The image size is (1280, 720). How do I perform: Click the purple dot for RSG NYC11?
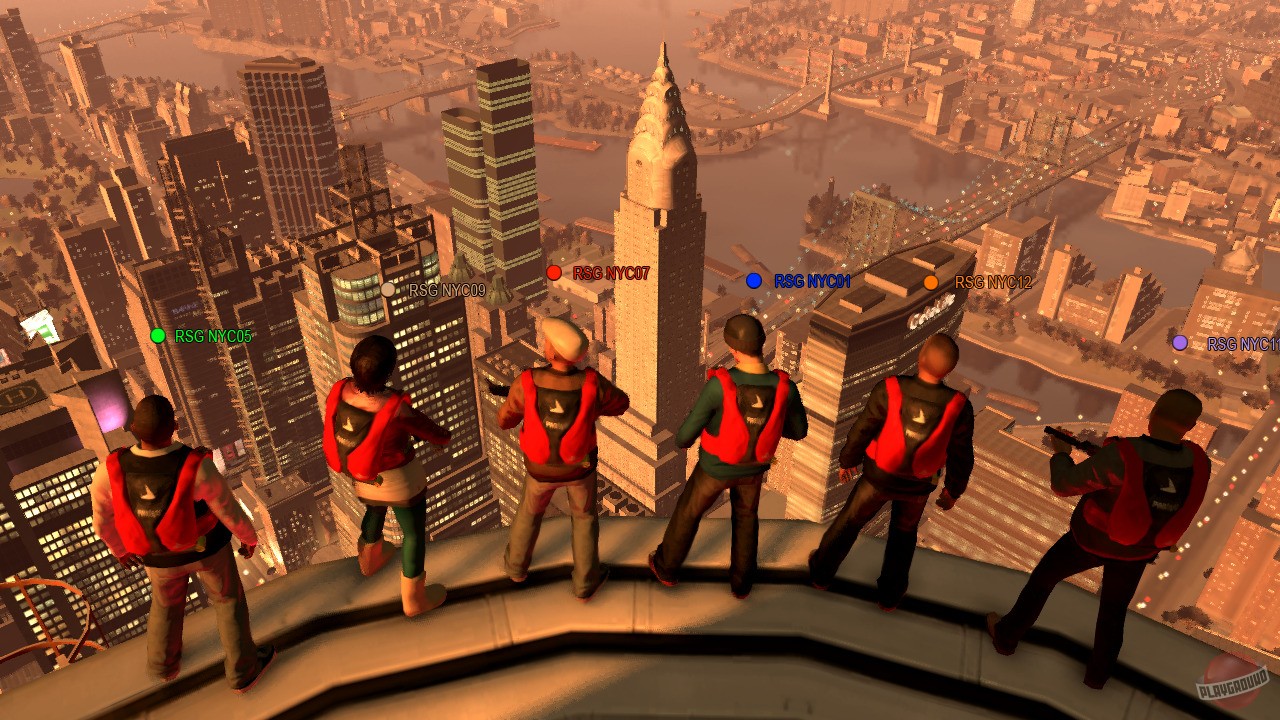pos(1179,344)
